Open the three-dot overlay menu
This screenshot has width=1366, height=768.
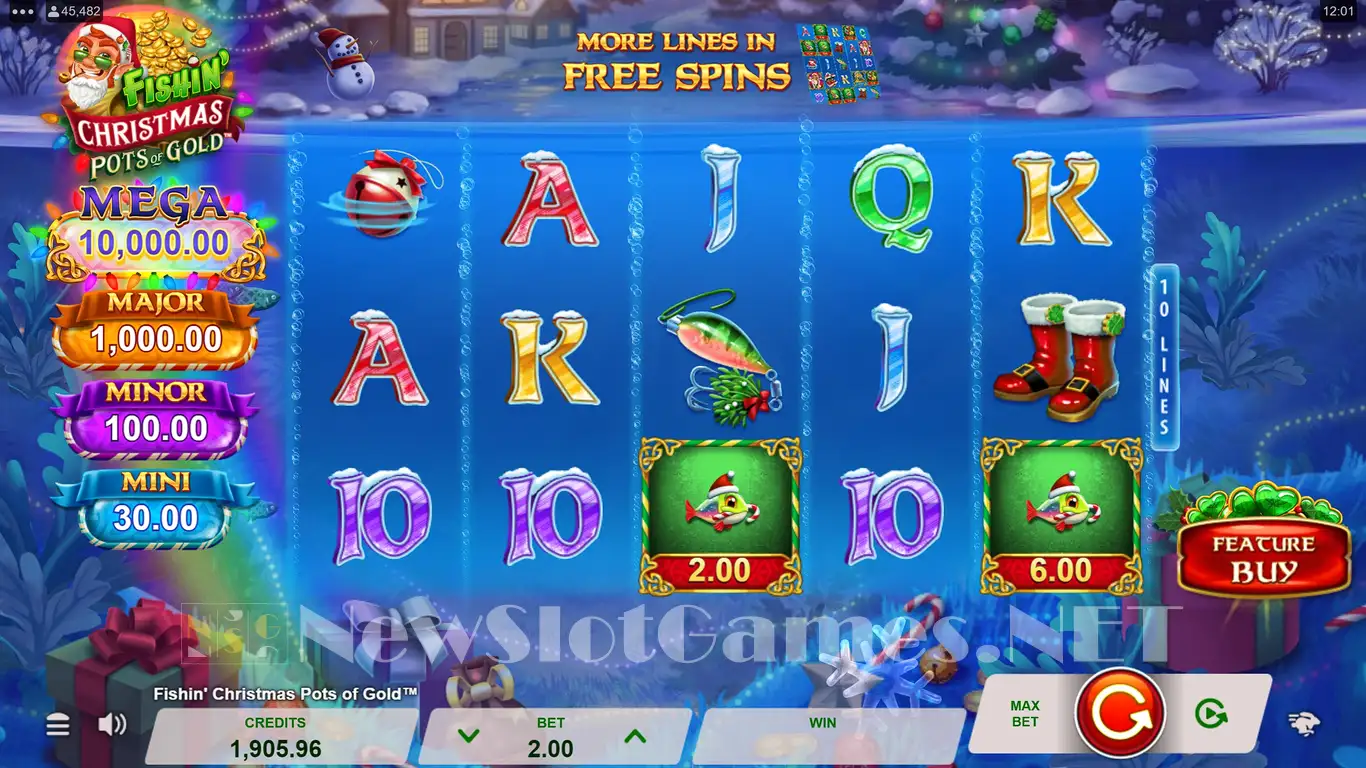coord(23,12)
